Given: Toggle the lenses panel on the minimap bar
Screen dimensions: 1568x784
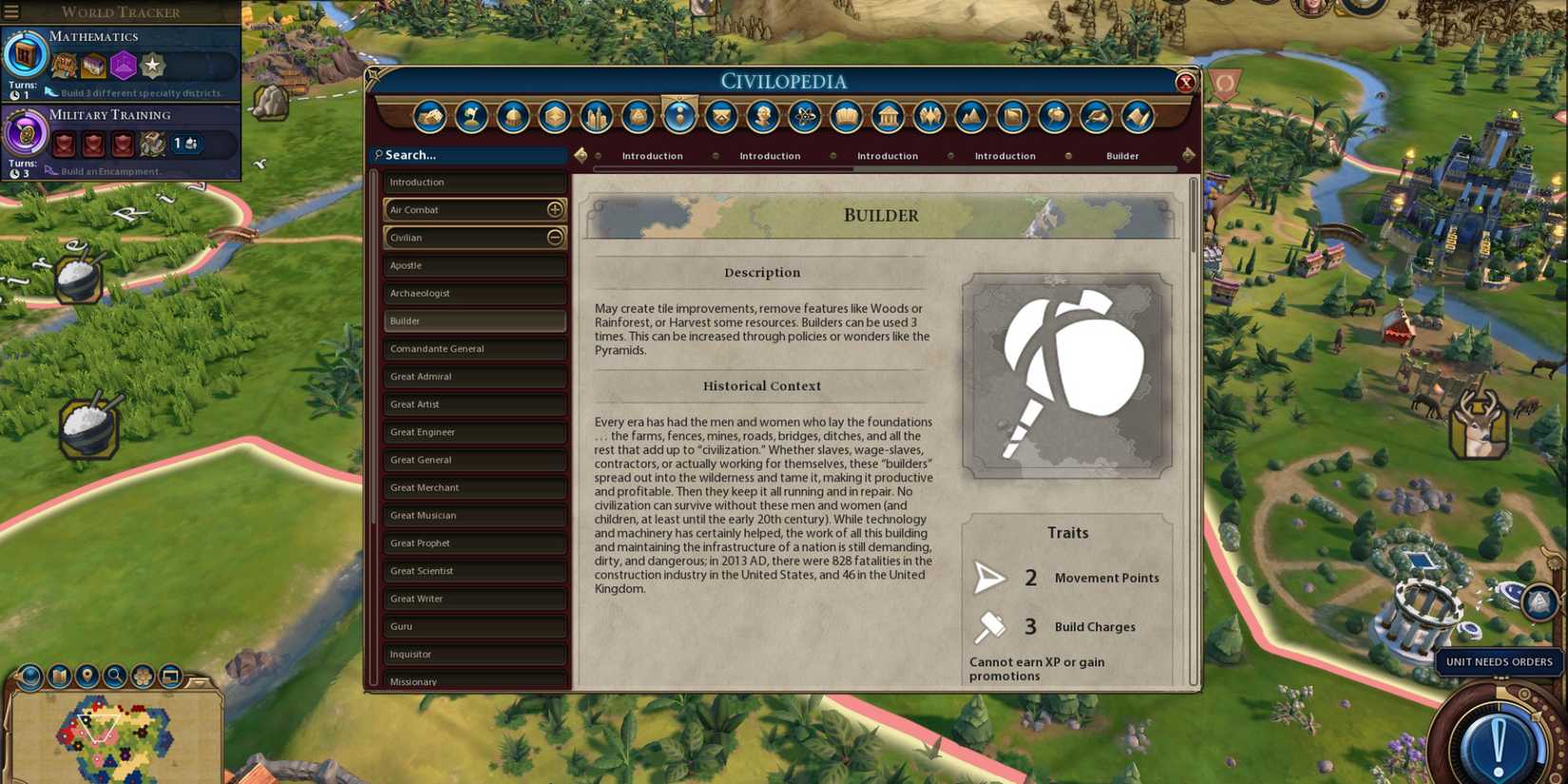Looking at the screenshot, I should pos(141,677).
